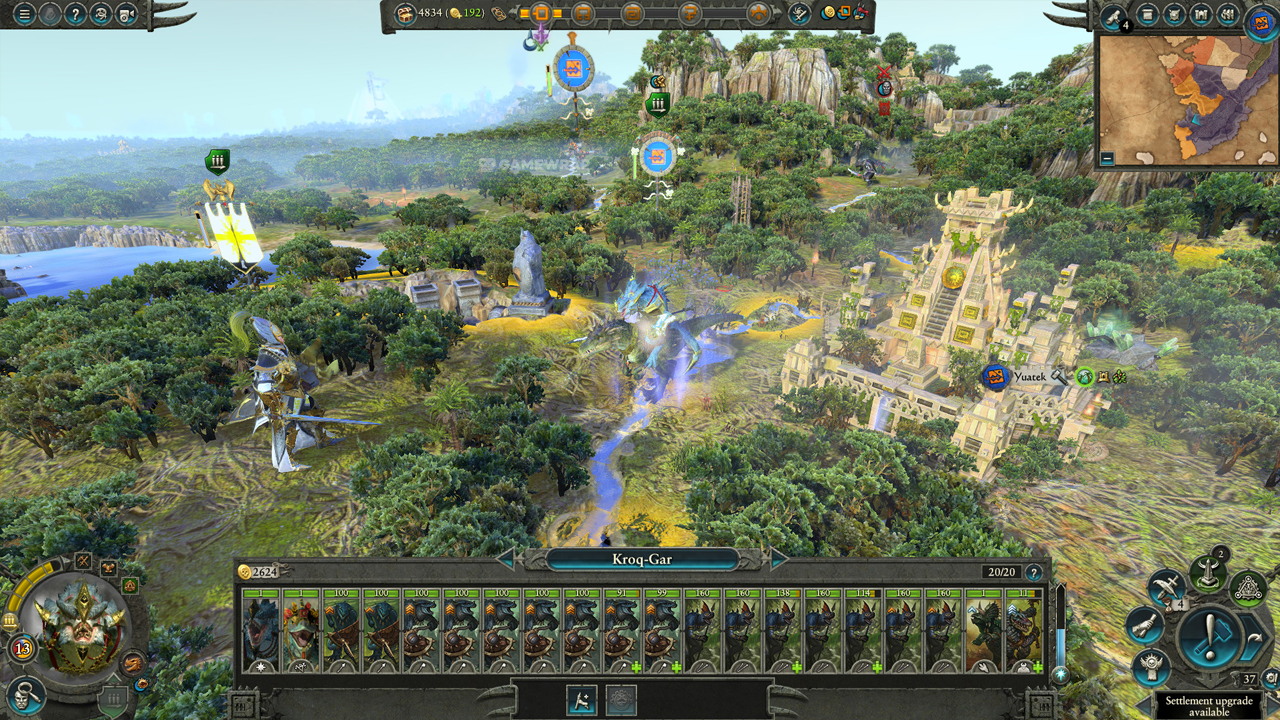Select the next army arrow beside Kroq-Gar

tap(777, 559)
